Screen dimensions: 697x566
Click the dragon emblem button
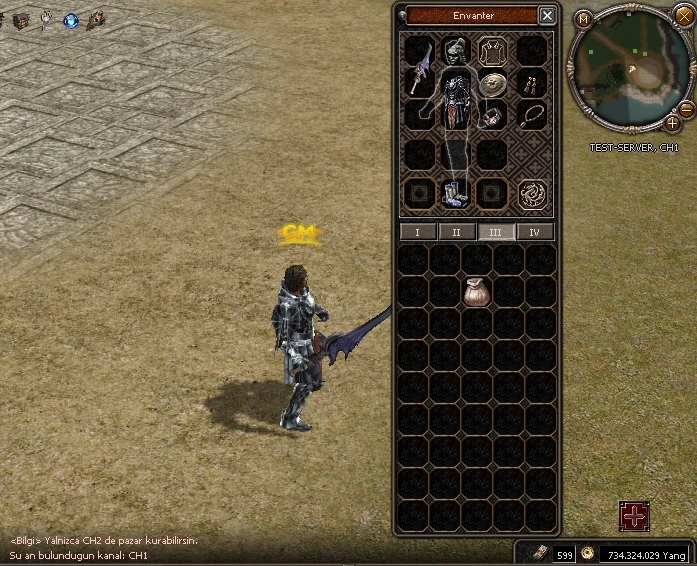533,192
